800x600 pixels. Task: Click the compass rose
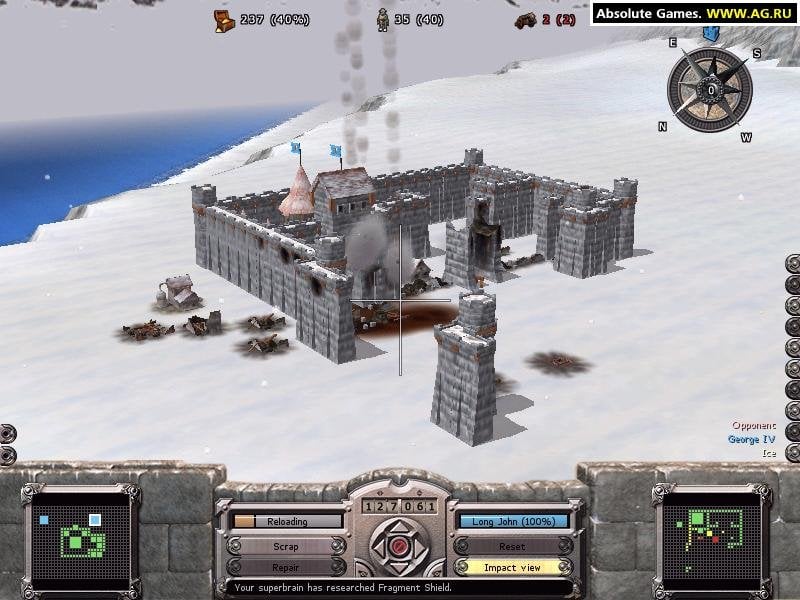tap(710, 89)
